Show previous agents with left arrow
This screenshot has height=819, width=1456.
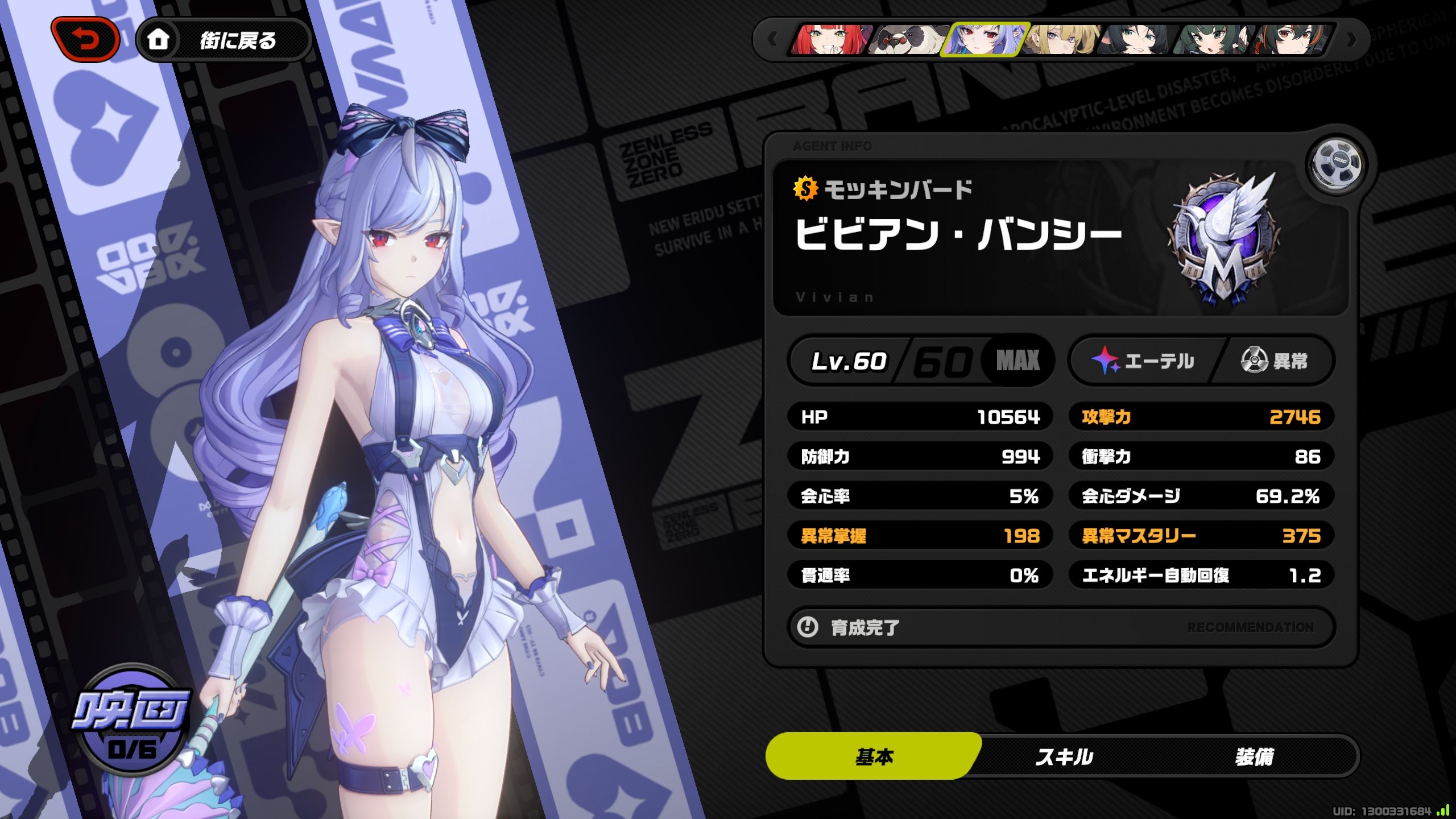coord(772,40)
